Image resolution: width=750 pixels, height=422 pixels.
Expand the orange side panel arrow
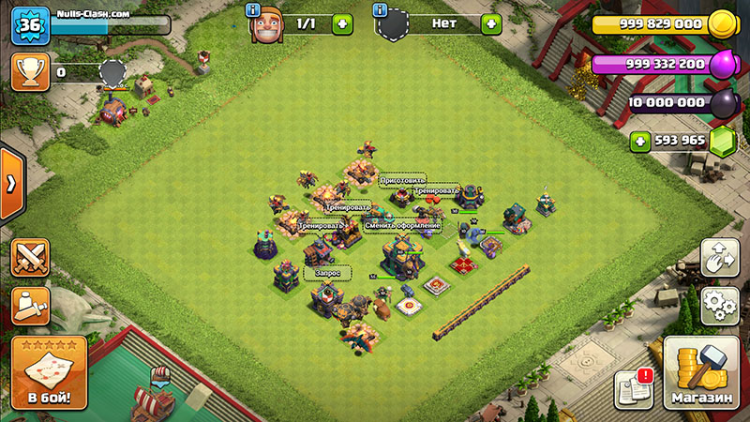(11, 184)
